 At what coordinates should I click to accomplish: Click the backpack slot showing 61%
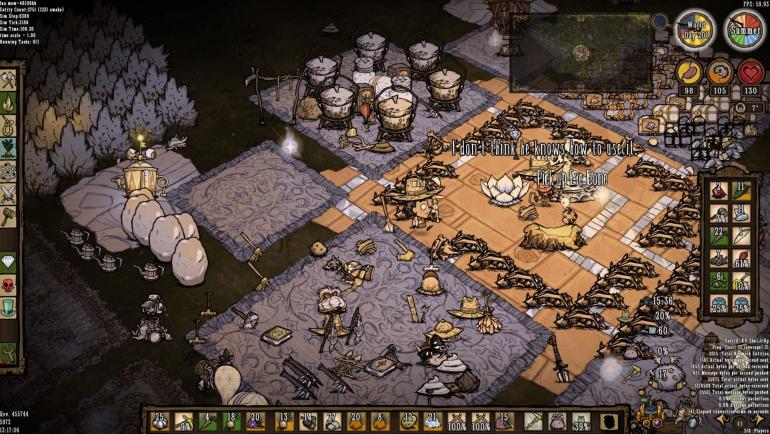(x=741, y=258)
